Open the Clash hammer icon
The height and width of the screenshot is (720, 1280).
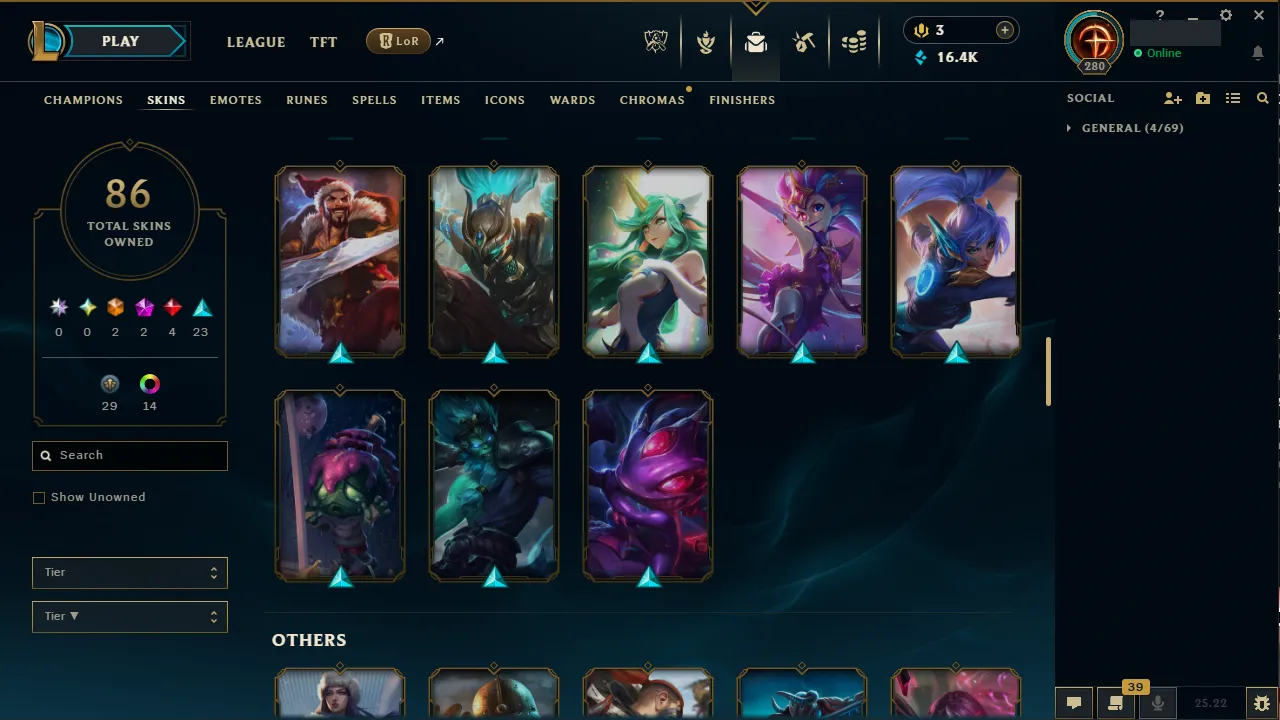pyautogui.click(x=804, y=41)
